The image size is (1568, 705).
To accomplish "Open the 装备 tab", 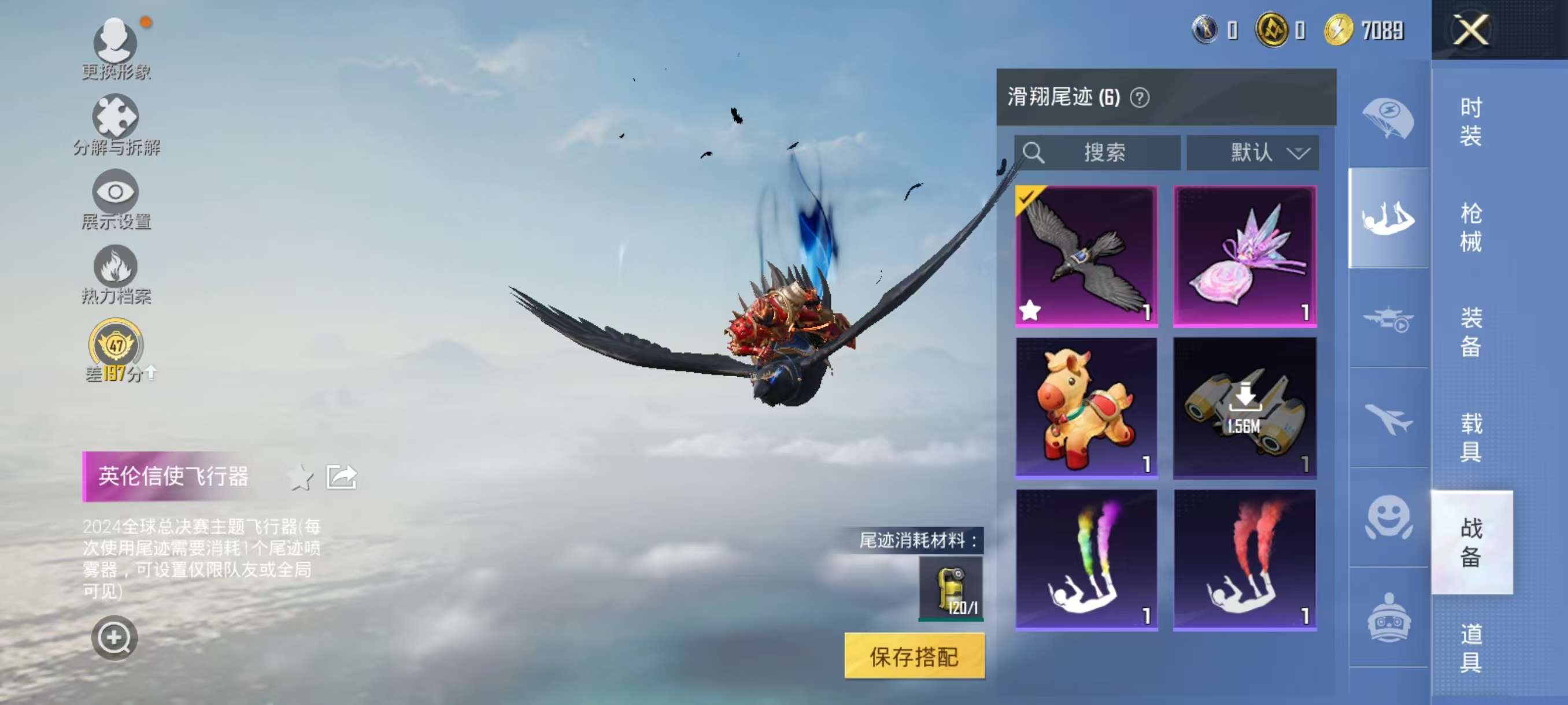I will [x=1471, y=332].
